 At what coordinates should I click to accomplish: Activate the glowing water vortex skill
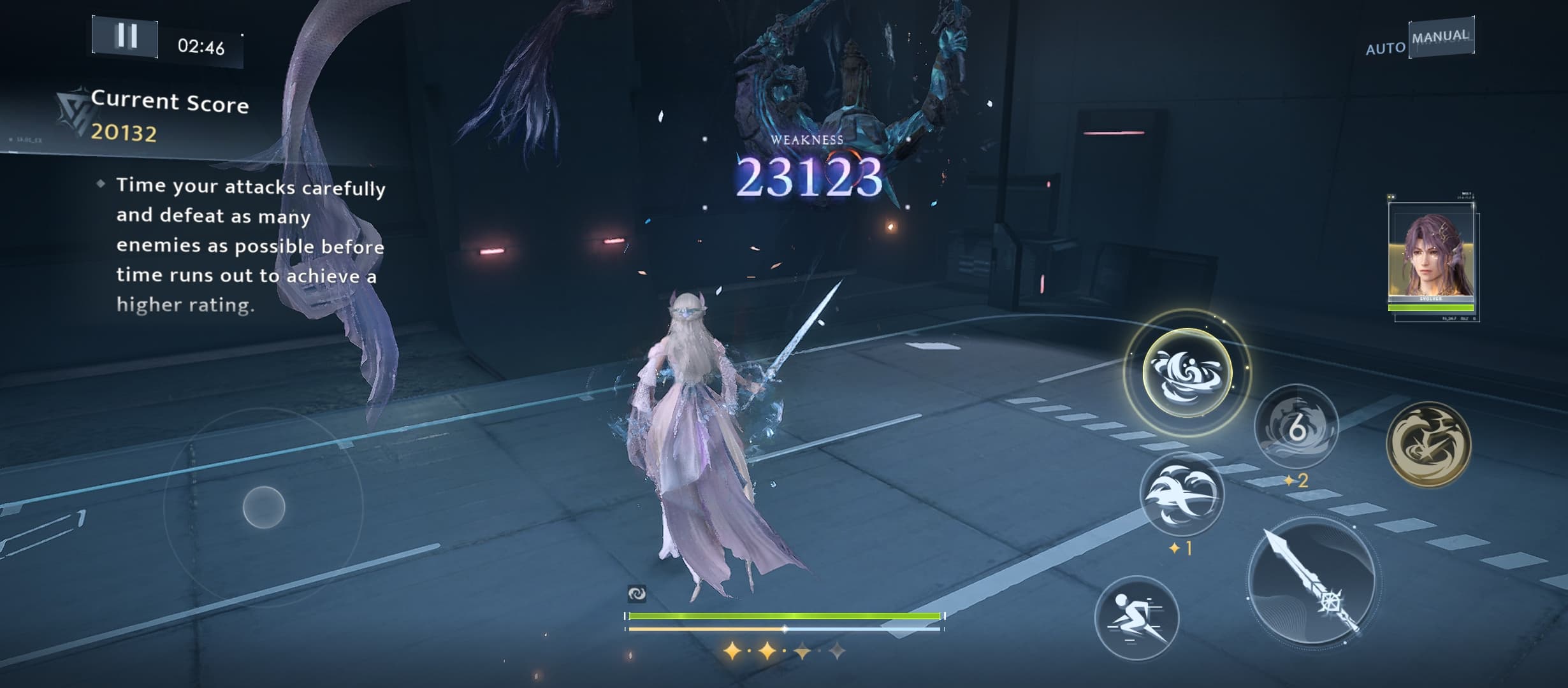[1187, 373]
